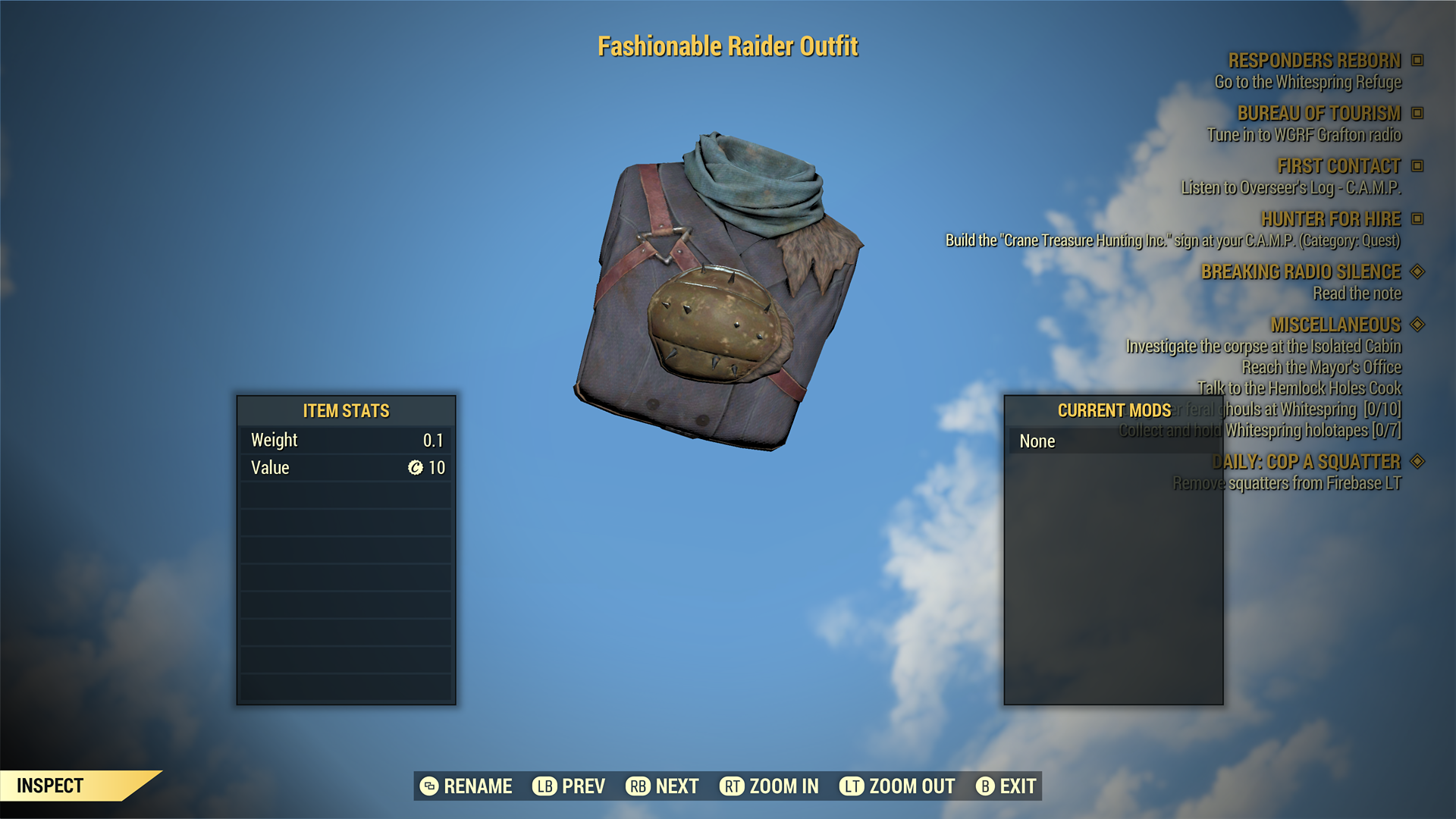1456x819 pixels.
Task: Show the NEXT item
Action: (x=662, y=786)
